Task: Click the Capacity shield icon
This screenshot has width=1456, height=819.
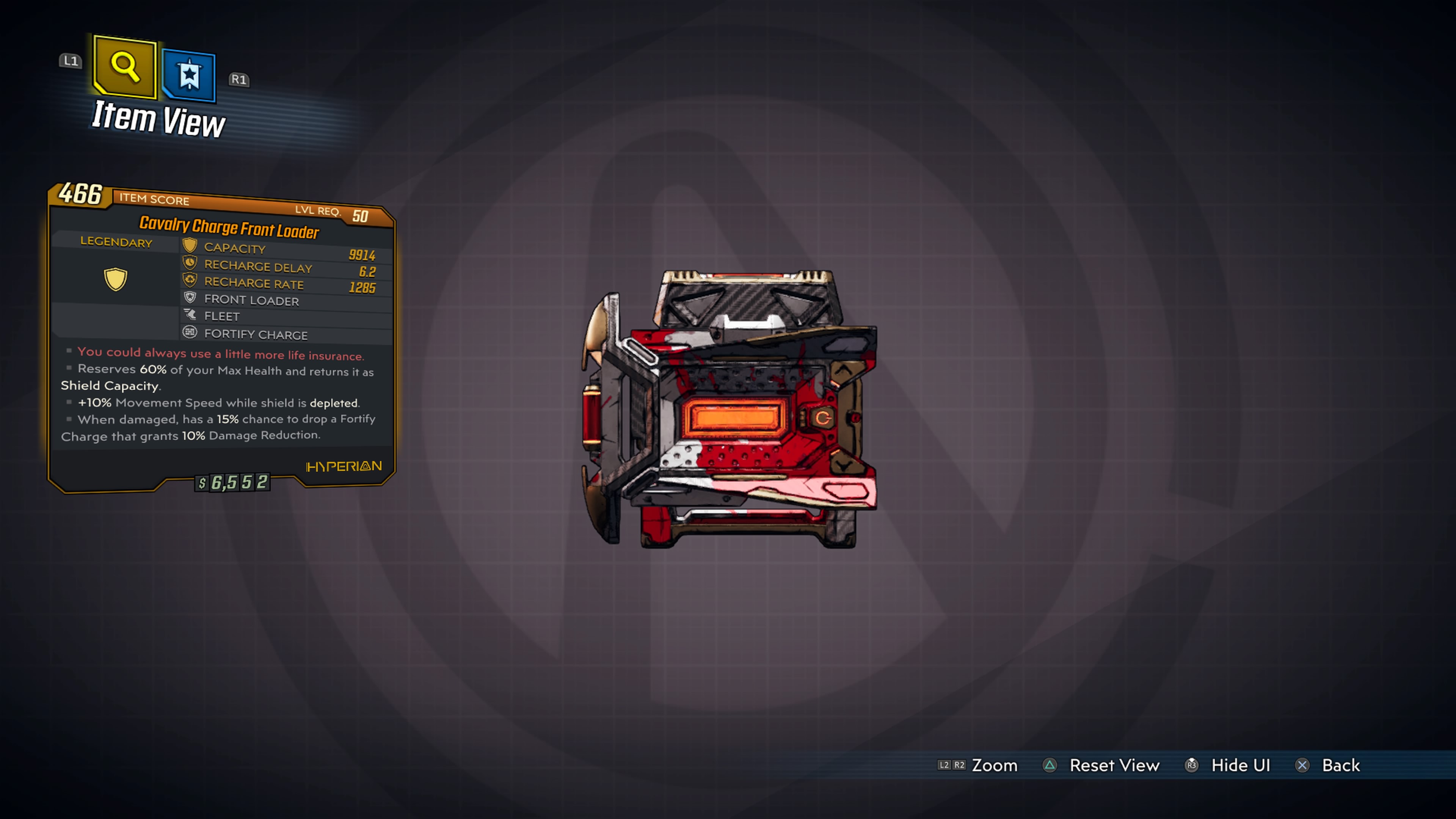Action: pyautogui.click(x=190, y=245)
